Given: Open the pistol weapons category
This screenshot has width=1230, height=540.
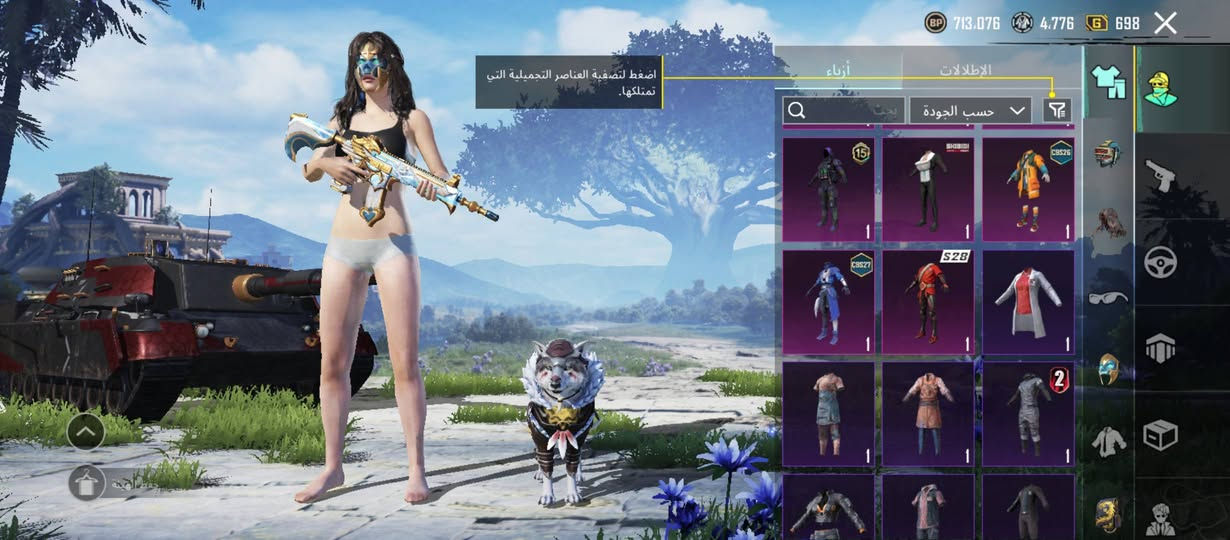Looking at the screenshot, I should pos(1161,176).
